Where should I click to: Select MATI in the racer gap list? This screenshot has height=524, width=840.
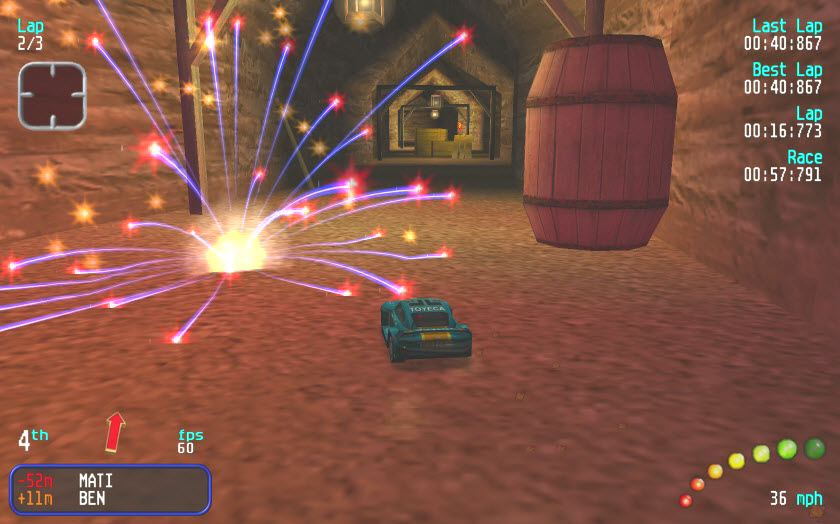[x=96, y=481]
